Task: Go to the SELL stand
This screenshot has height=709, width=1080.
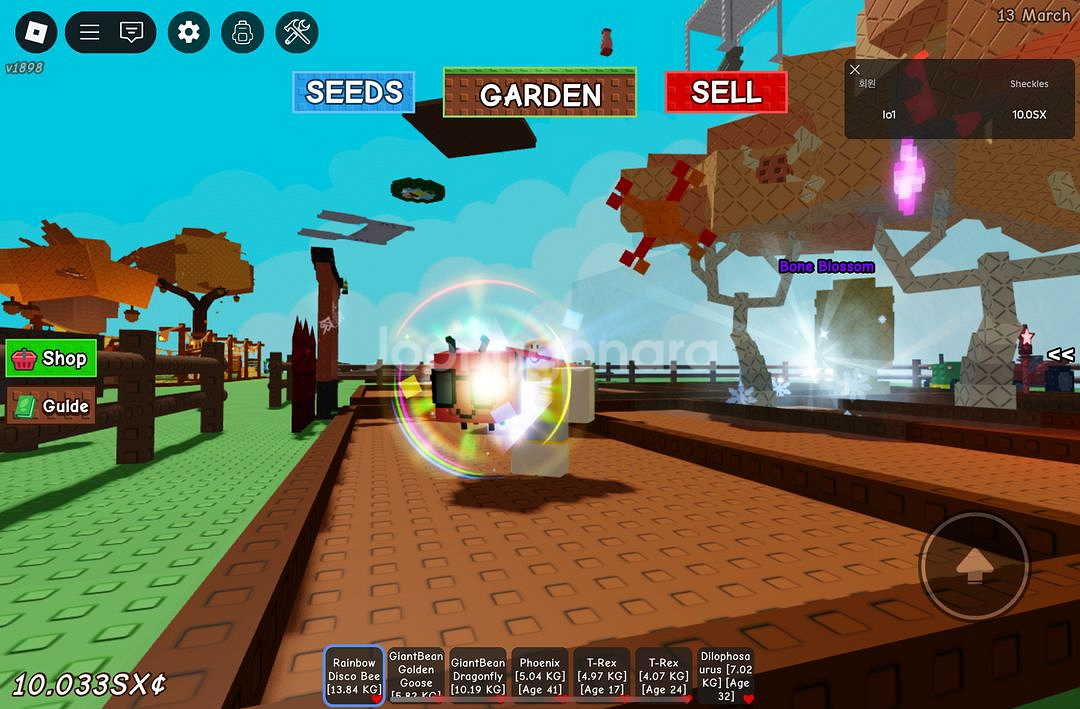Action: [726, 92]
